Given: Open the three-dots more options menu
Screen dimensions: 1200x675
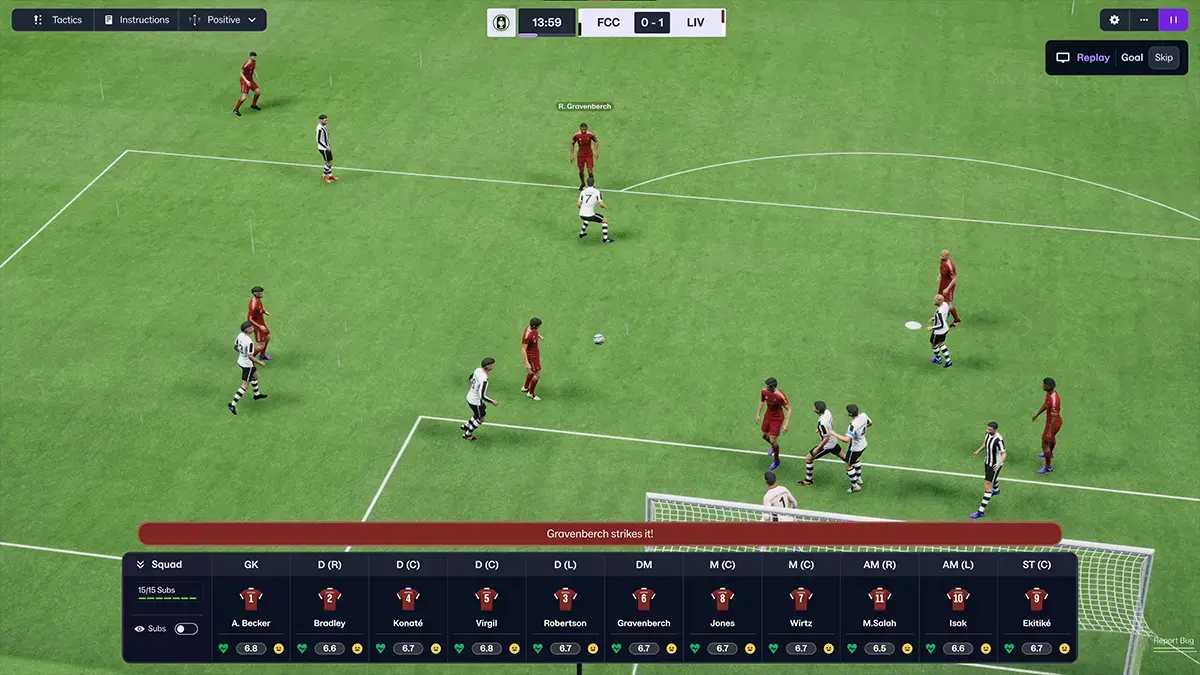Looking at the screenshot, I should tap(1144, 20).
